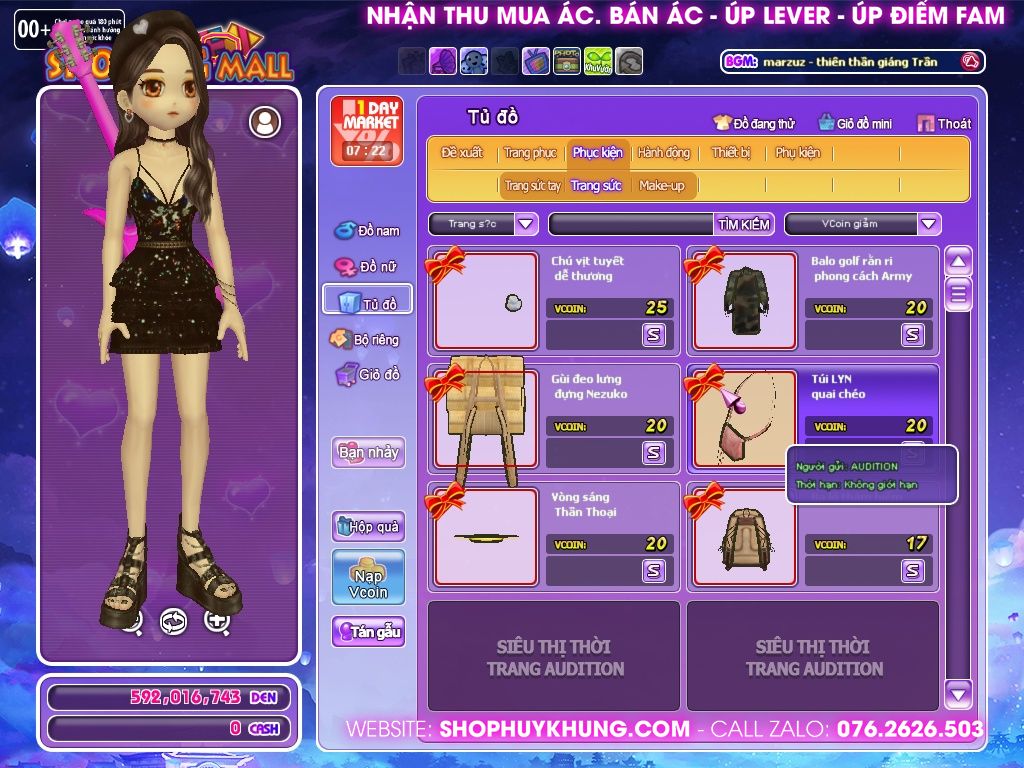
Task: Click the TÌM KIẾM search button
Action: (744, 224)
